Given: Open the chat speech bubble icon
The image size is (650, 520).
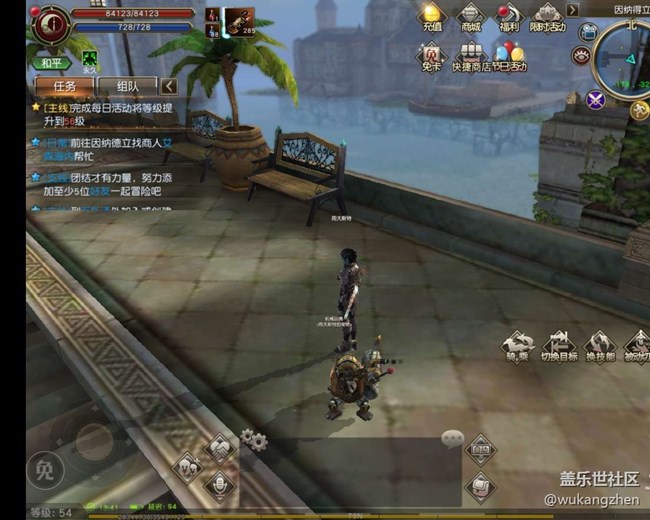Looking at the screenshot, I should pos(453,438).
